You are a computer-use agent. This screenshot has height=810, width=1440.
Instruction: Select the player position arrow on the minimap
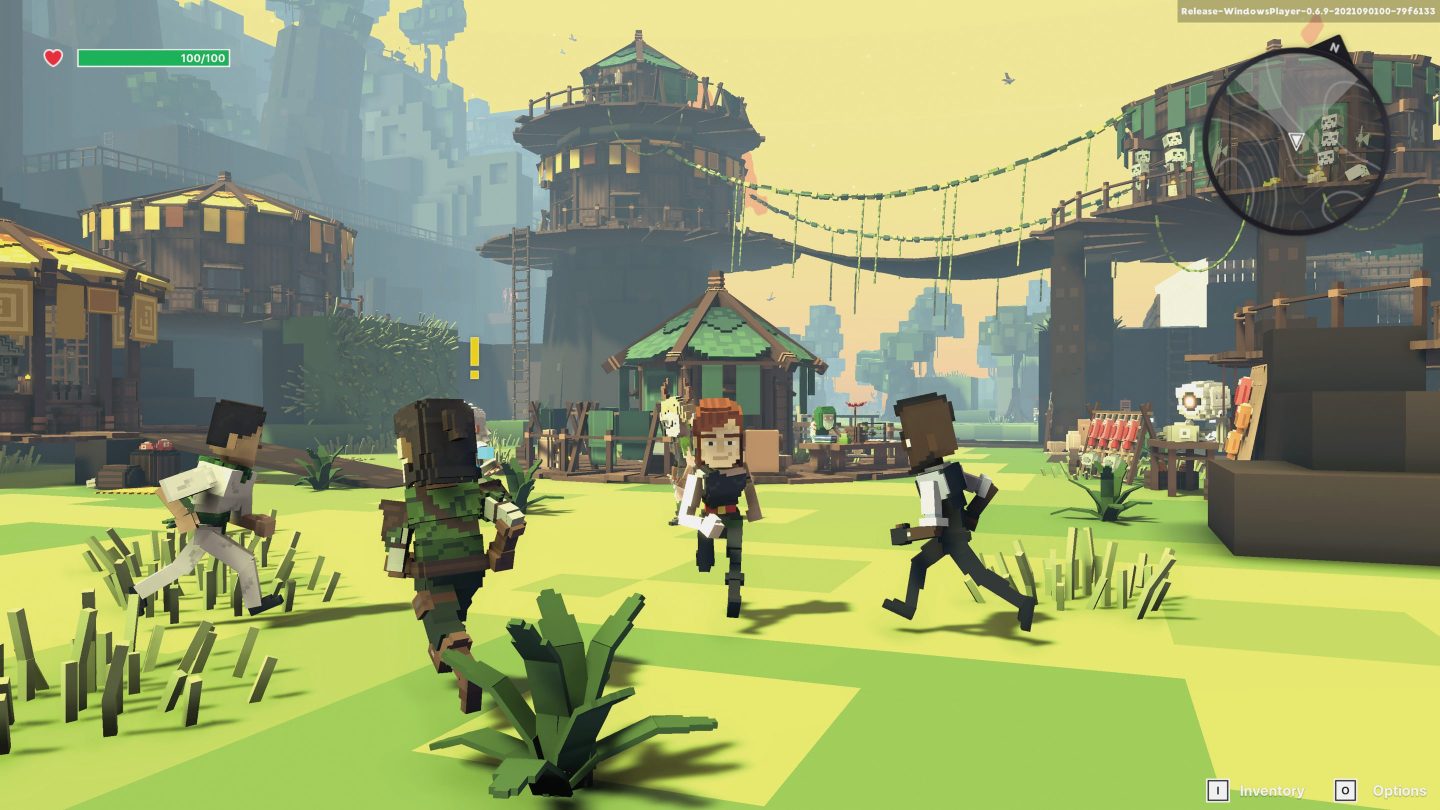click(x=1297, y=140)
